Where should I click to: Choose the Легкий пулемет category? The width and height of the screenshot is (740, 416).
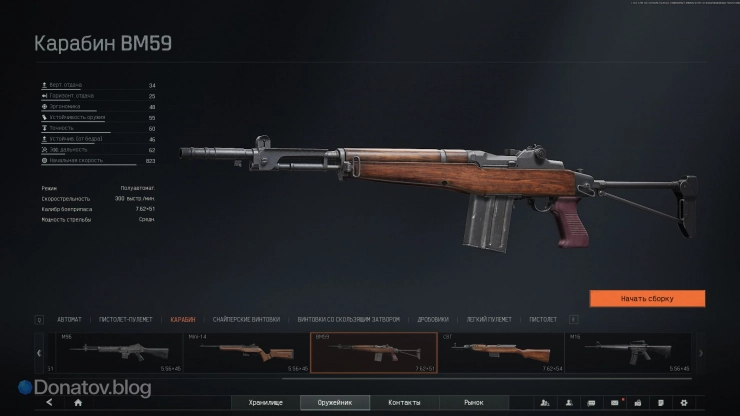tap(490, 320)
